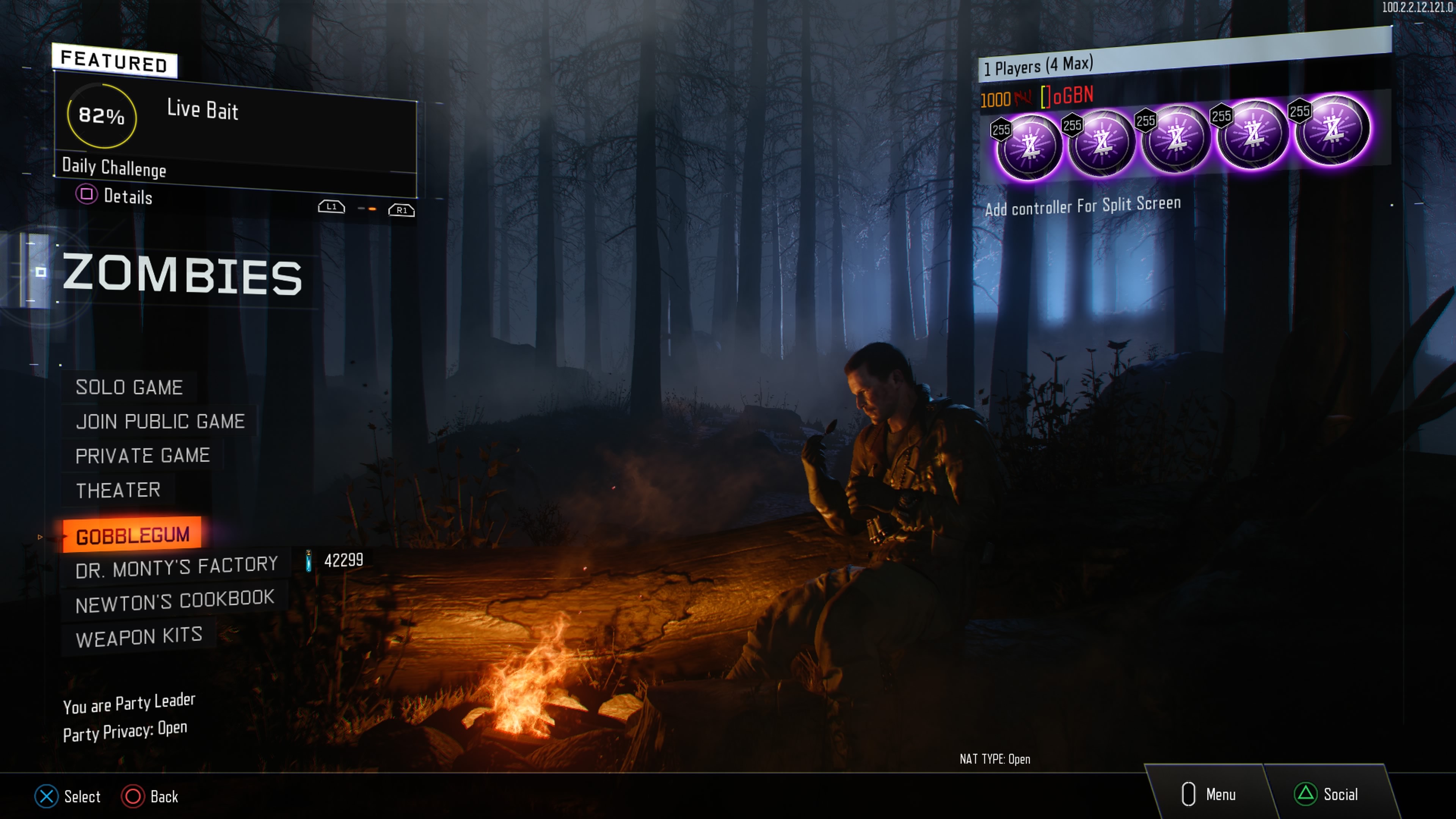Viewport: 1456px width, 819px height.
Task: Go to the Theater menu
Action: point(118,490)
